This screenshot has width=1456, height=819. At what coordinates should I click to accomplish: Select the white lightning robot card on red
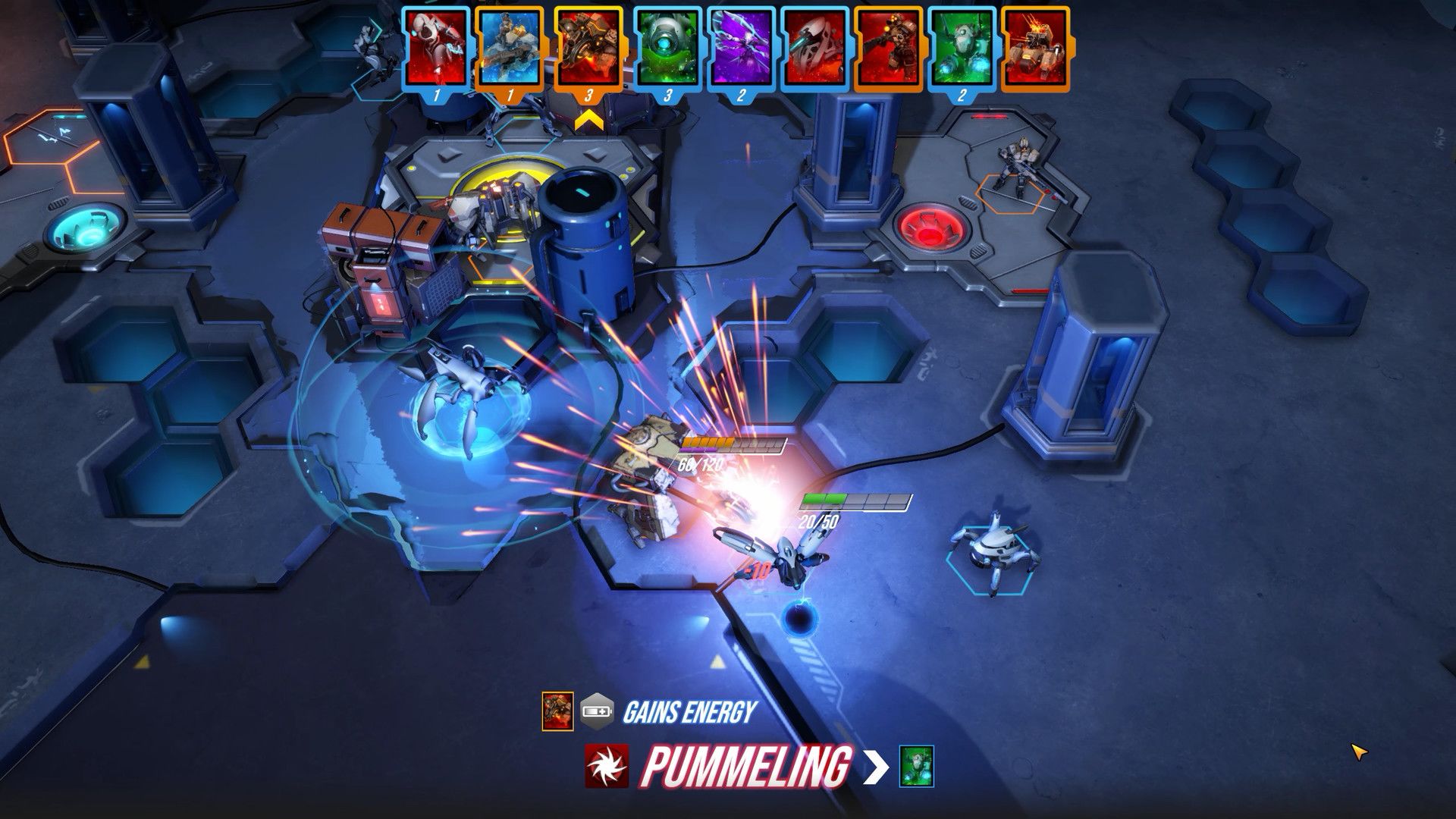[435, 47]
